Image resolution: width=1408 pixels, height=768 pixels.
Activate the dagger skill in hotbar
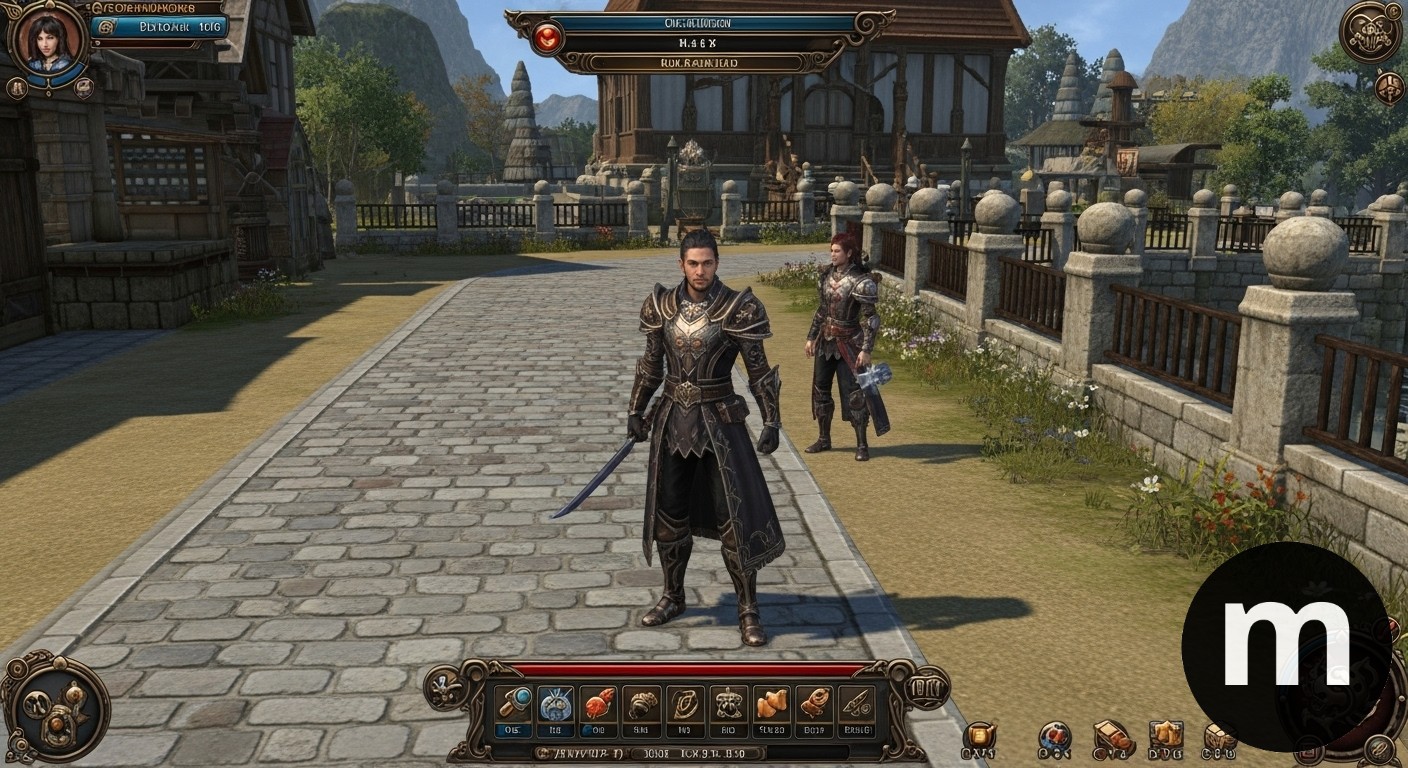856,704
